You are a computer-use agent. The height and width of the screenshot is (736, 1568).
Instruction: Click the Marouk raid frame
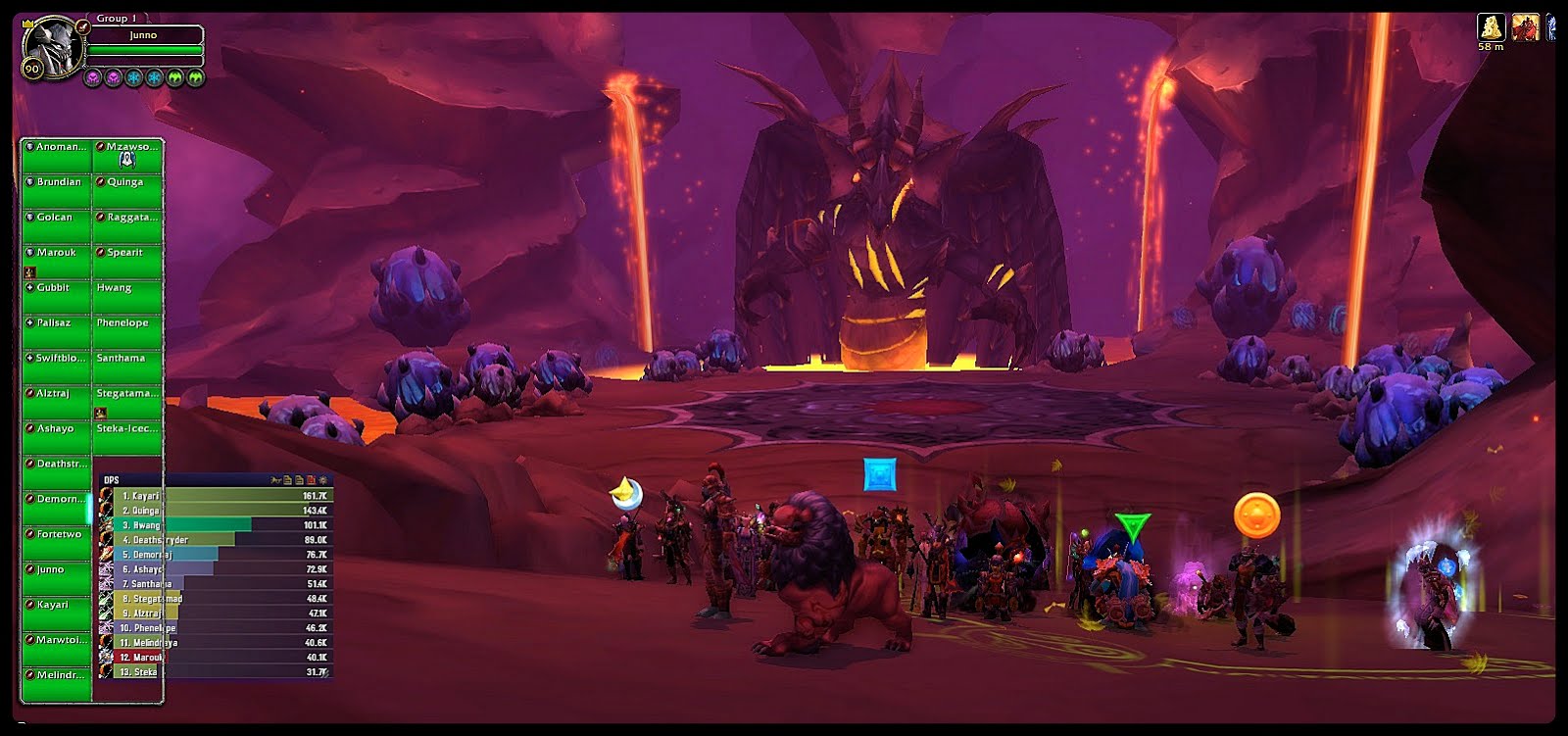(x=57, y=261)
